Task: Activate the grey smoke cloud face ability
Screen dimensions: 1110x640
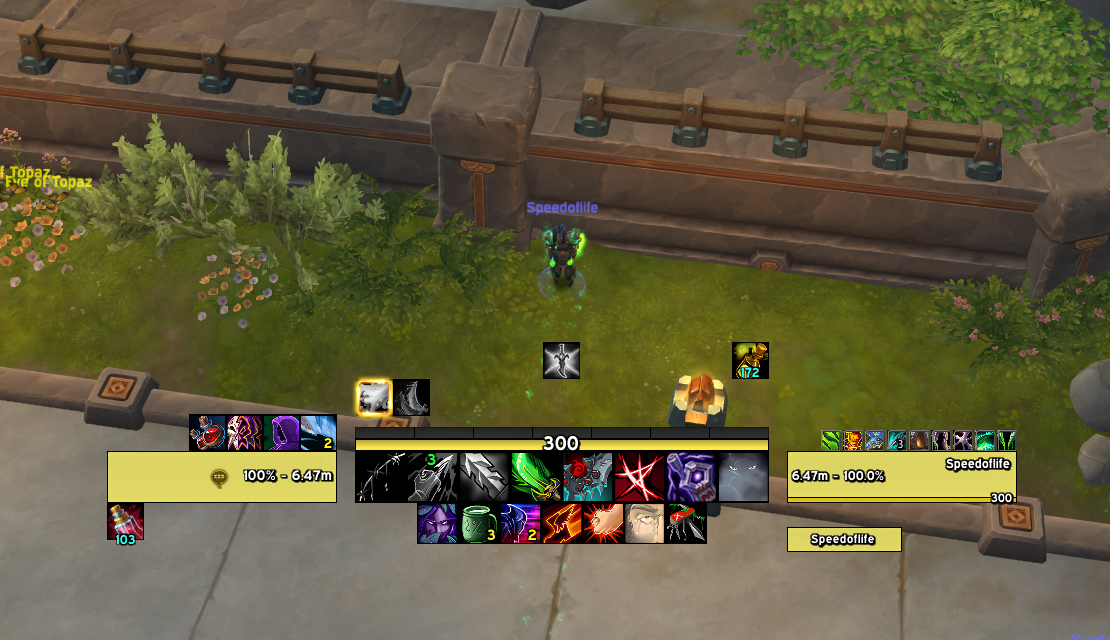Action: click(x=743, y=477)
